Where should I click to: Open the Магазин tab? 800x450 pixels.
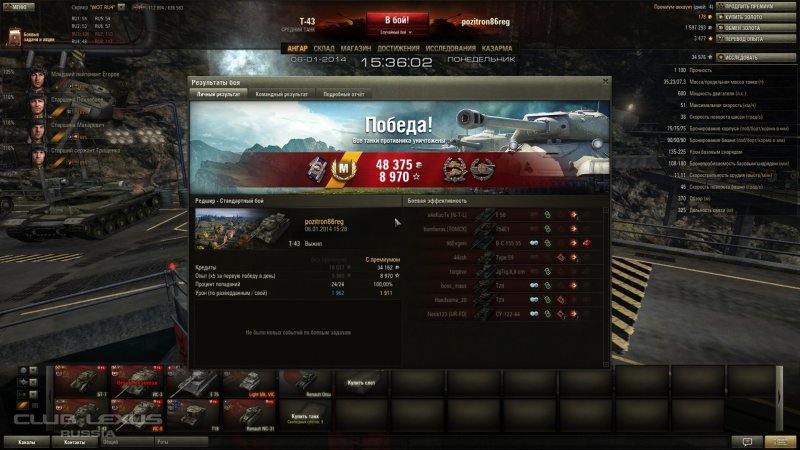tap(357, 47)
